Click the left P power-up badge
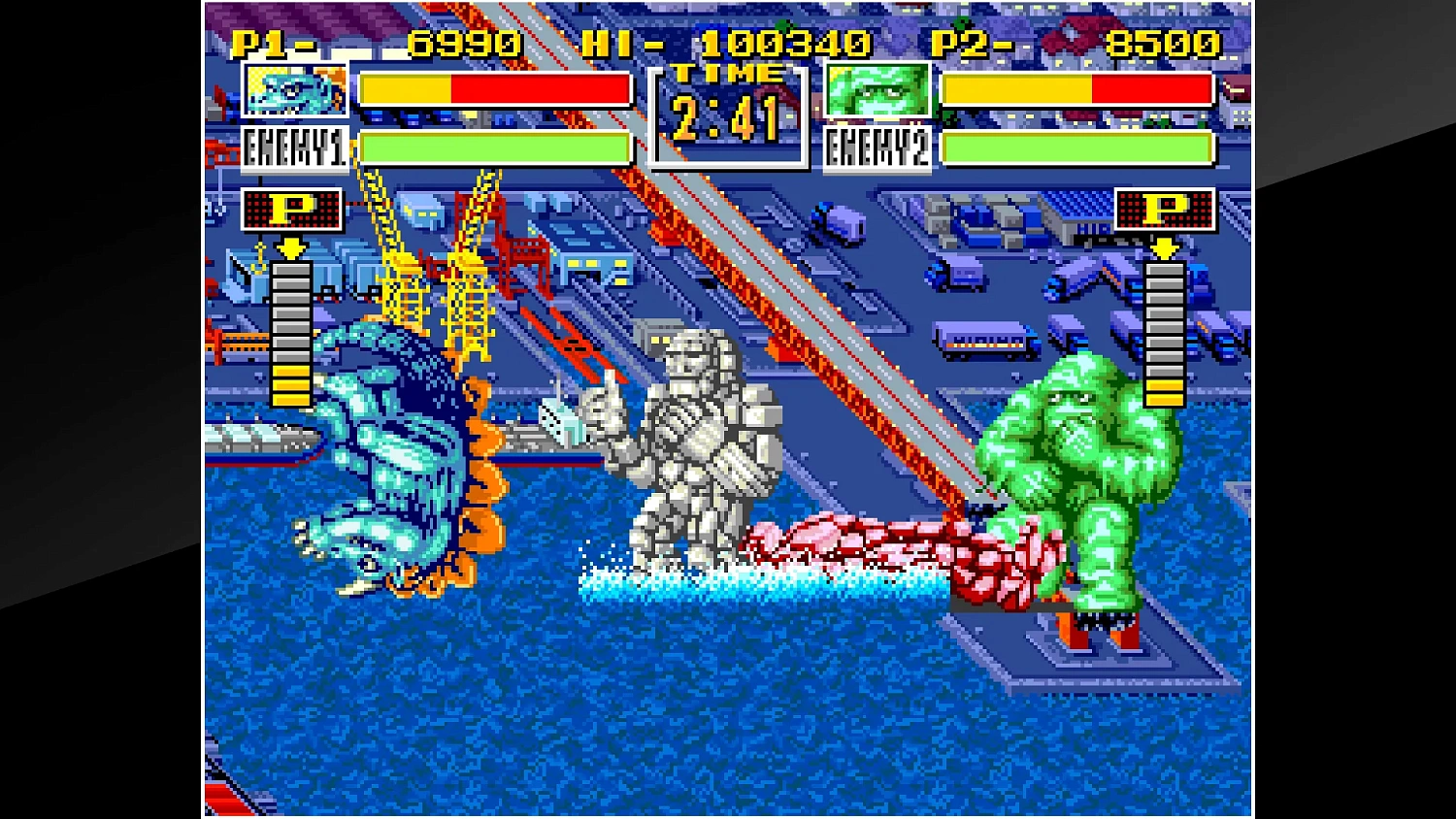The height and width of the screenshot is (819, 1456). click(291, 209)
